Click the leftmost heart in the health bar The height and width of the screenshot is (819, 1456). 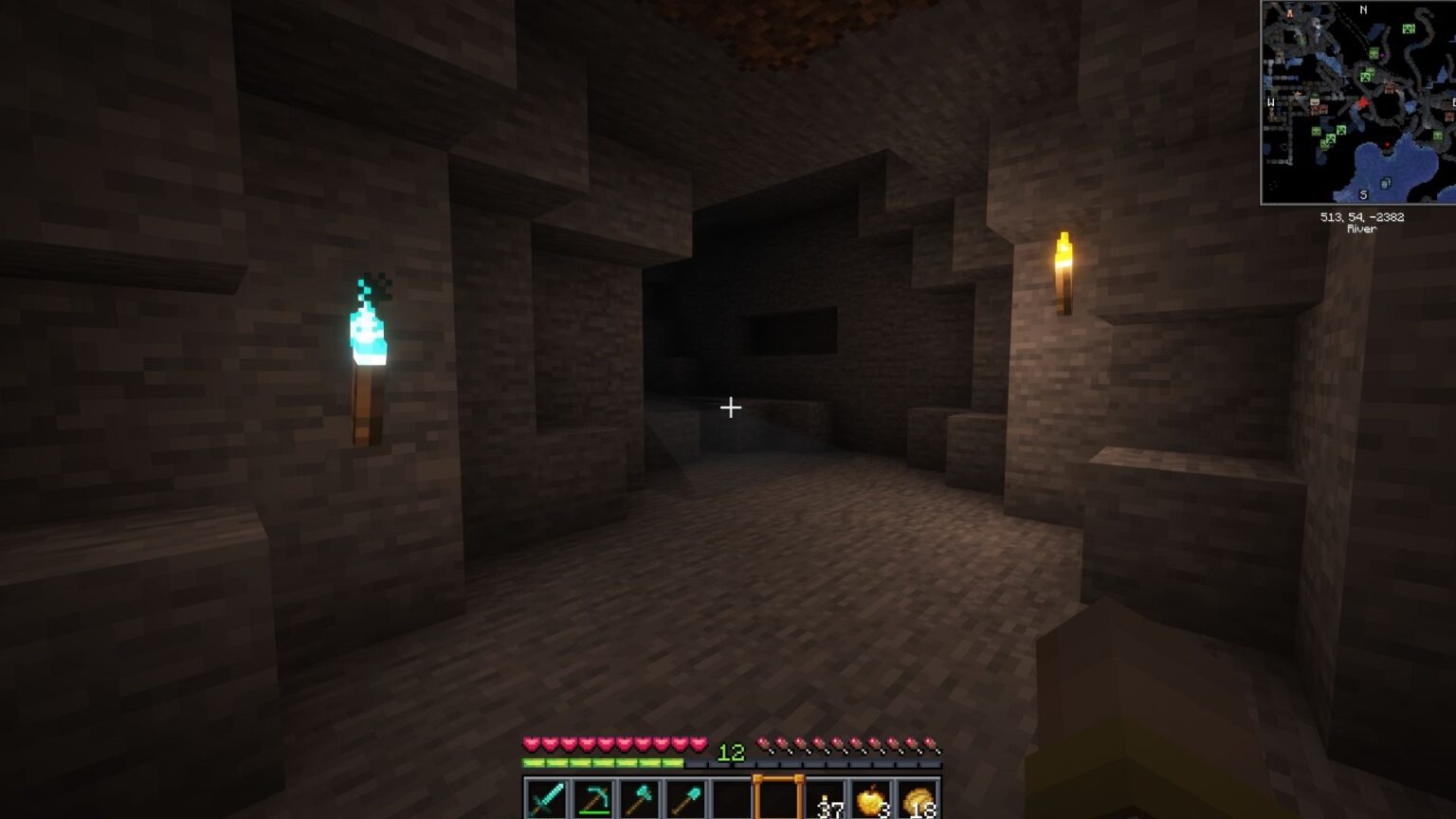pyautogui.click(x=529, y=744)
